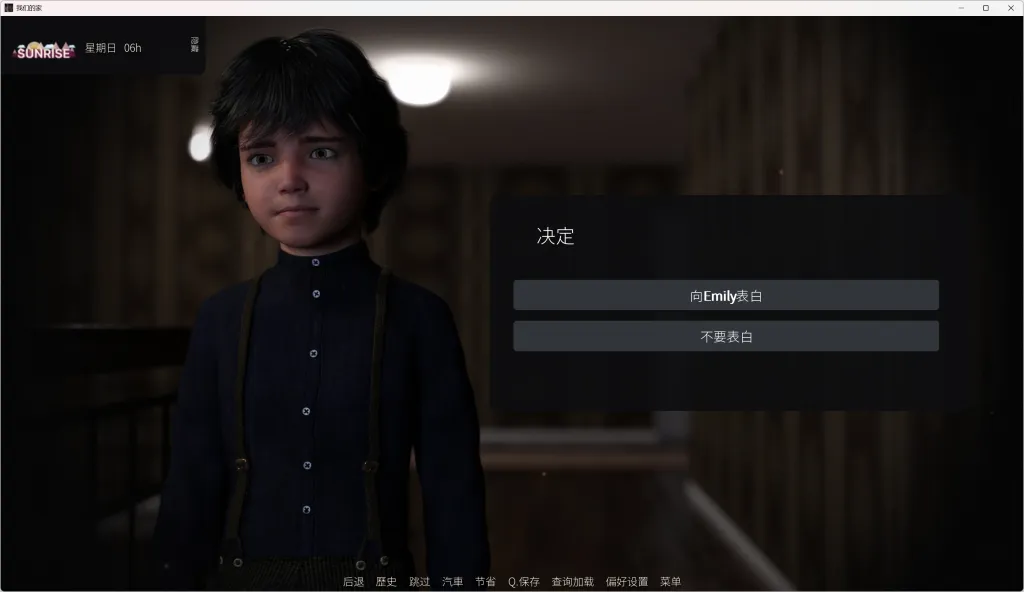The image size is (1024, 592).
Task: Close the game window
Action: click(x=1010, y=8)
